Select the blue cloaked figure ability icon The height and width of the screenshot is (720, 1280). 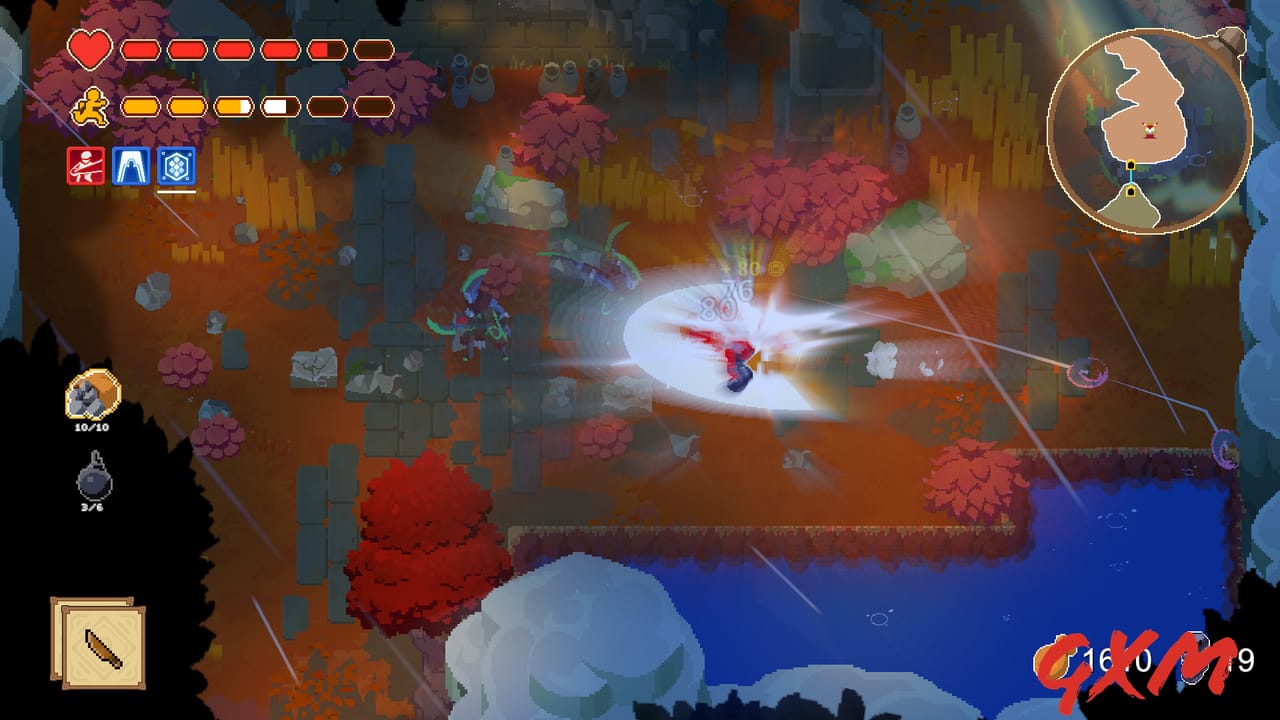pos(132,165)
